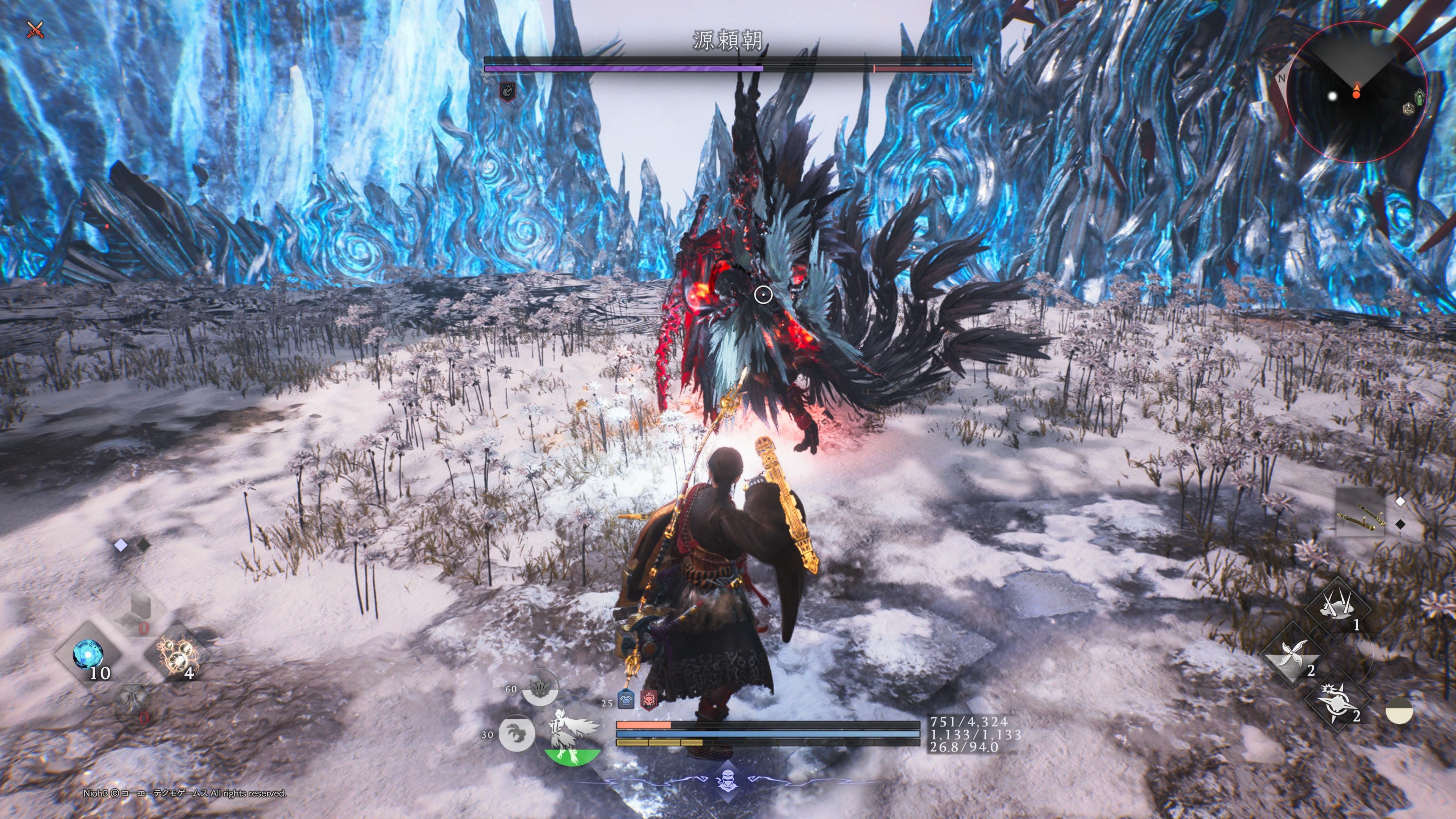Click the crossed swords combat icon
1456x819 pixels.
[x=36, y=30]
